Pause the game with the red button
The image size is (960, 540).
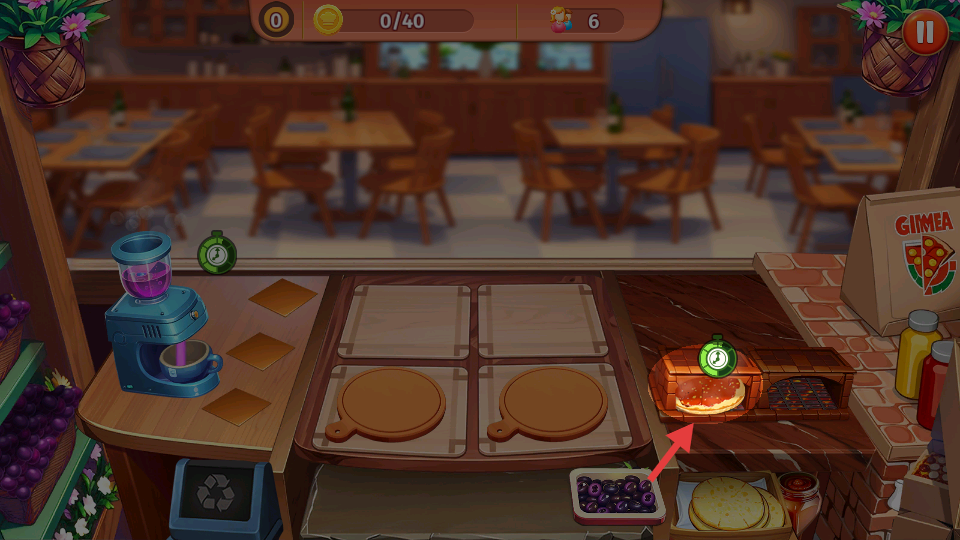[x=925, y=32]
